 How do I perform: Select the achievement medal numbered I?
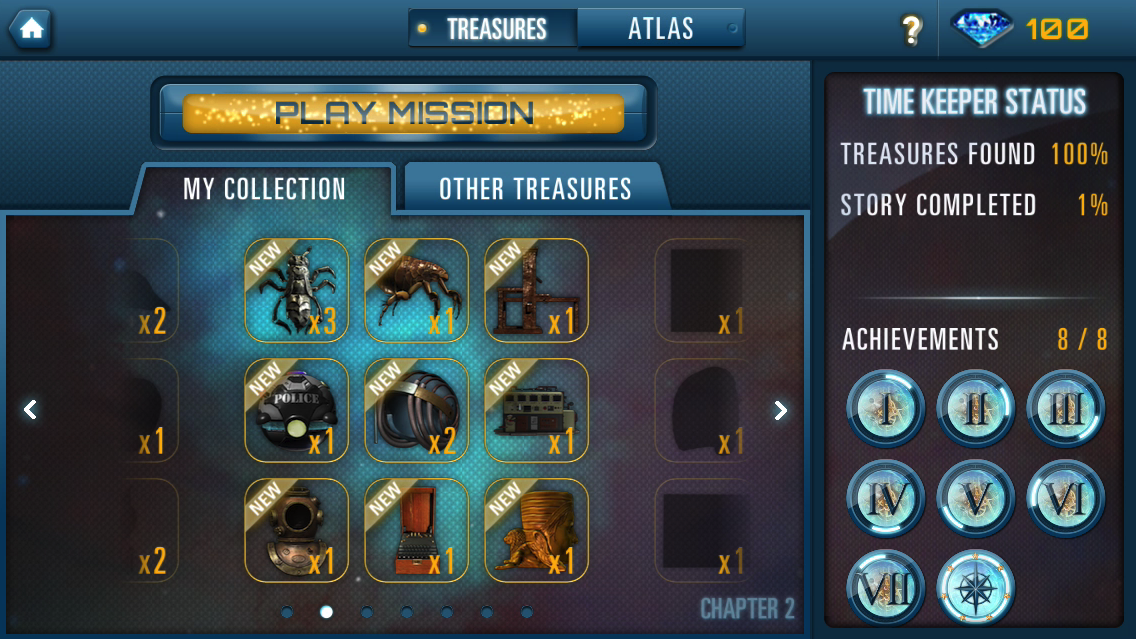coord(886,408)
